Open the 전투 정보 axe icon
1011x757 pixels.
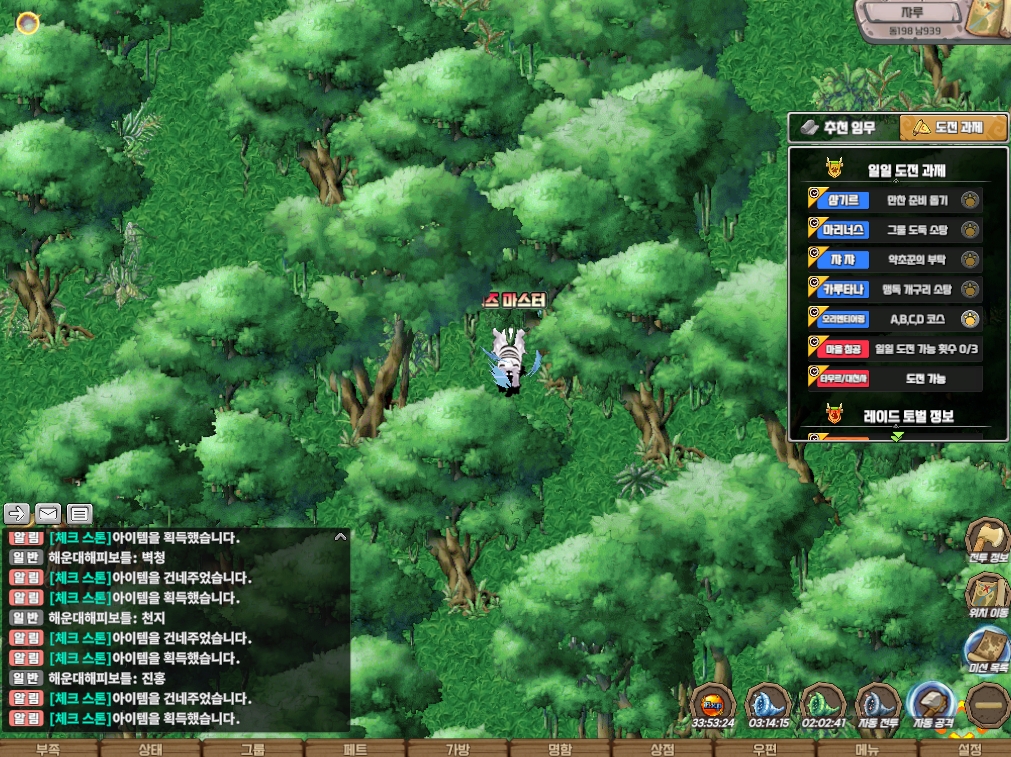coord(987,540)
